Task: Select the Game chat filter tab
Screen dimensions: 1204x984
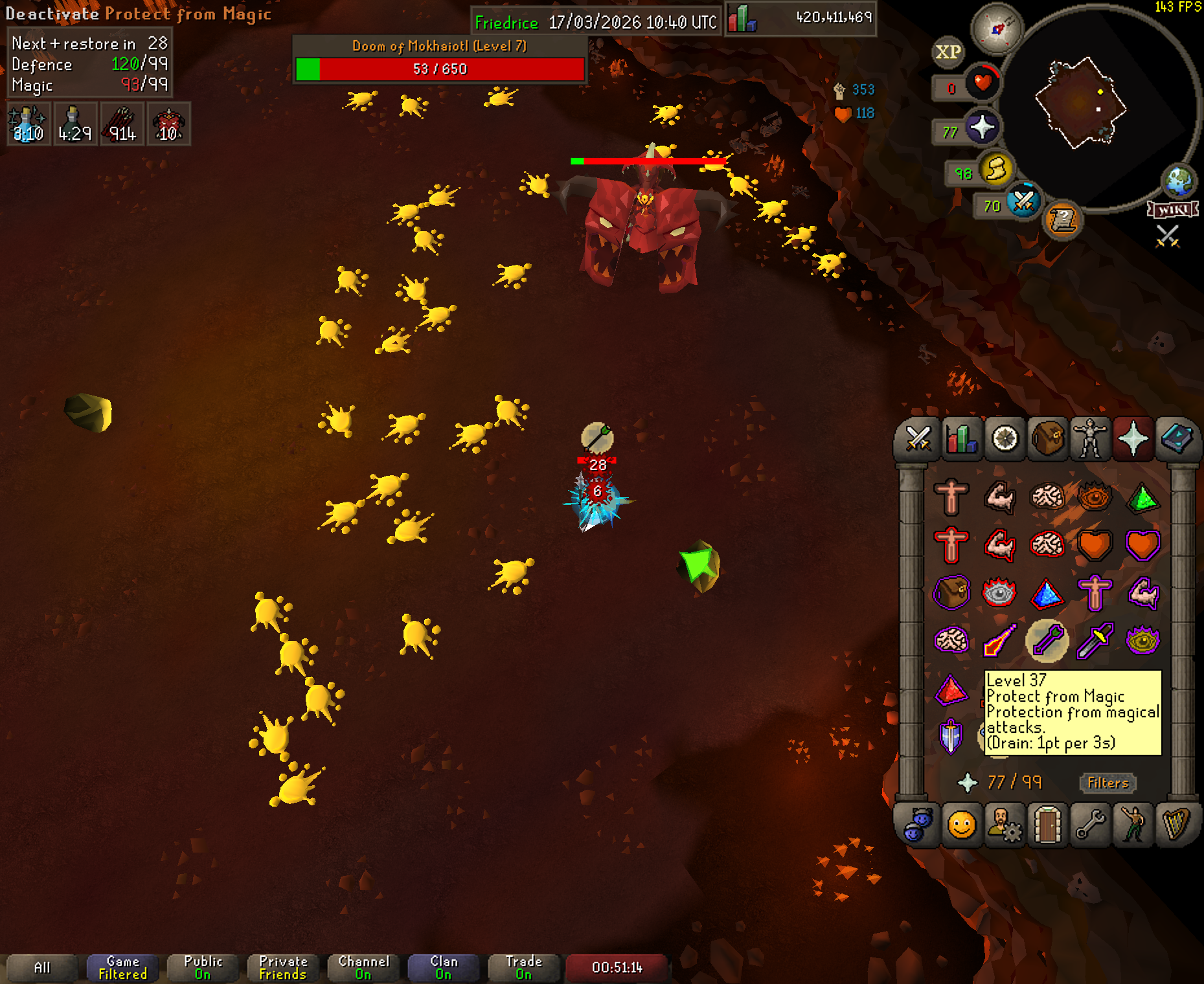Action: [x=122, y=968]
